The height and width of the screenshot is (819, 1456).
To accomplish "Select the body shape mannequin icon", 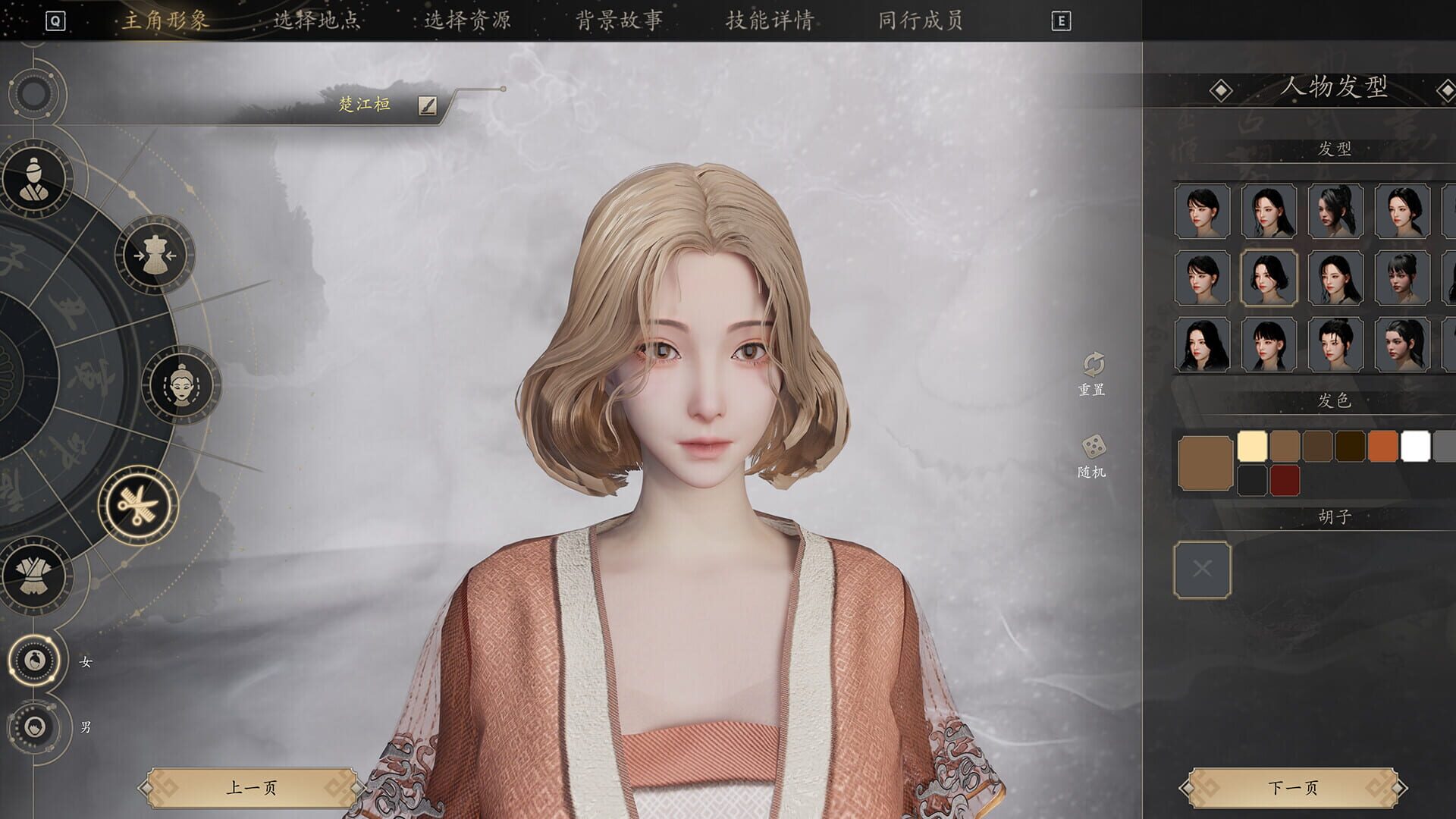I will point(155,253).
